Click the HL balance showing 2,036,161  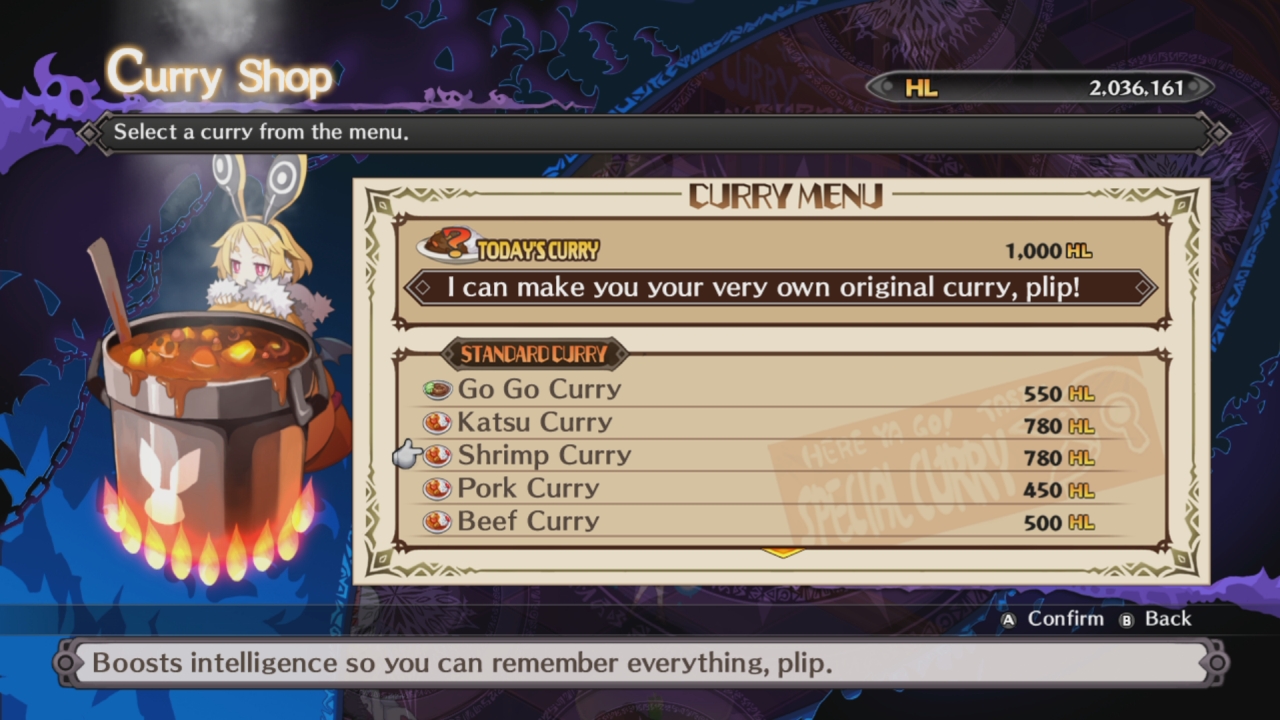[x=1139, y=88]
